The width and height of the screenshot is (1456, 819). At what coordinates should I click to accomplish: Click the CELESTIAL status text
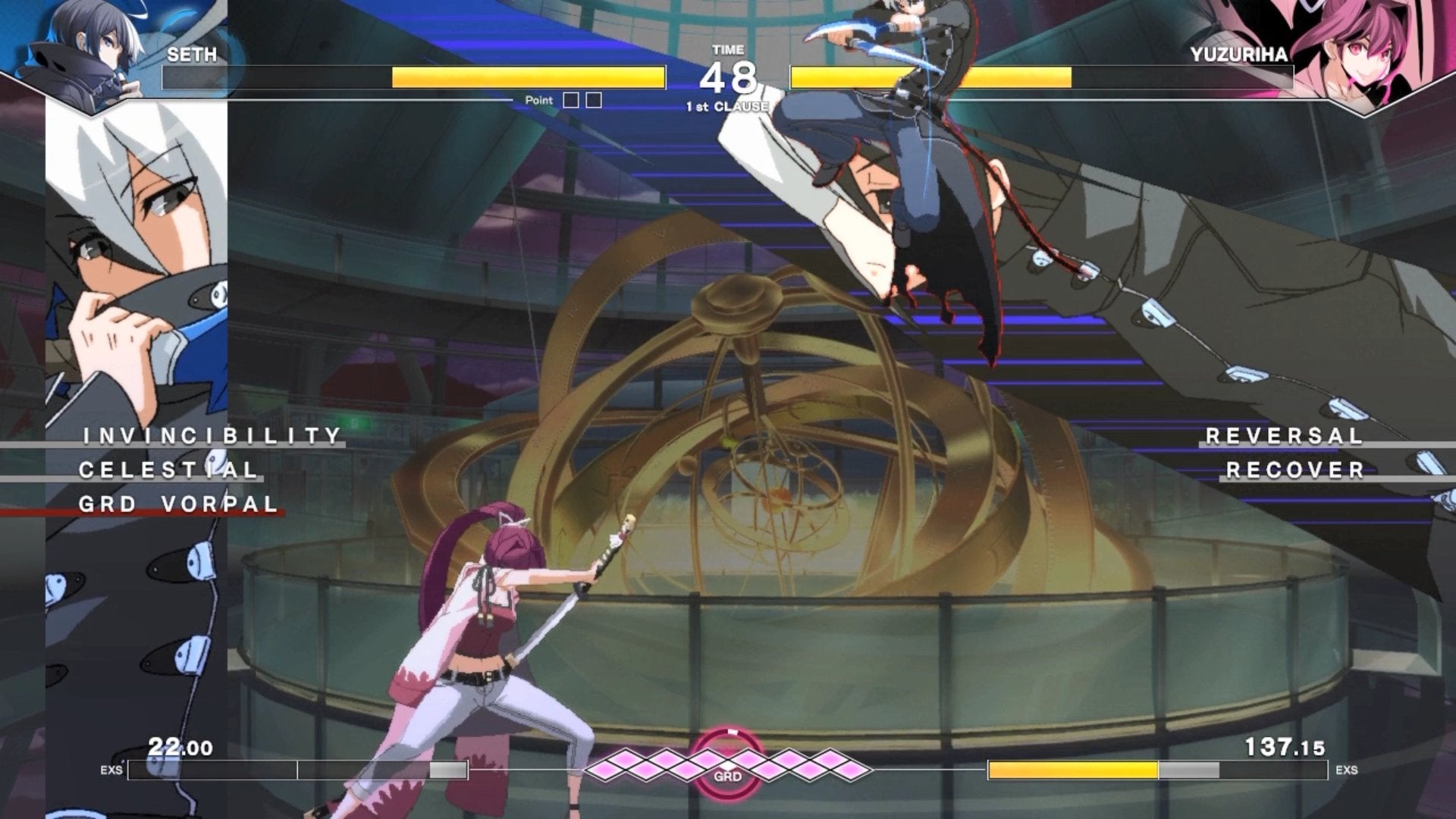[168, 470]
